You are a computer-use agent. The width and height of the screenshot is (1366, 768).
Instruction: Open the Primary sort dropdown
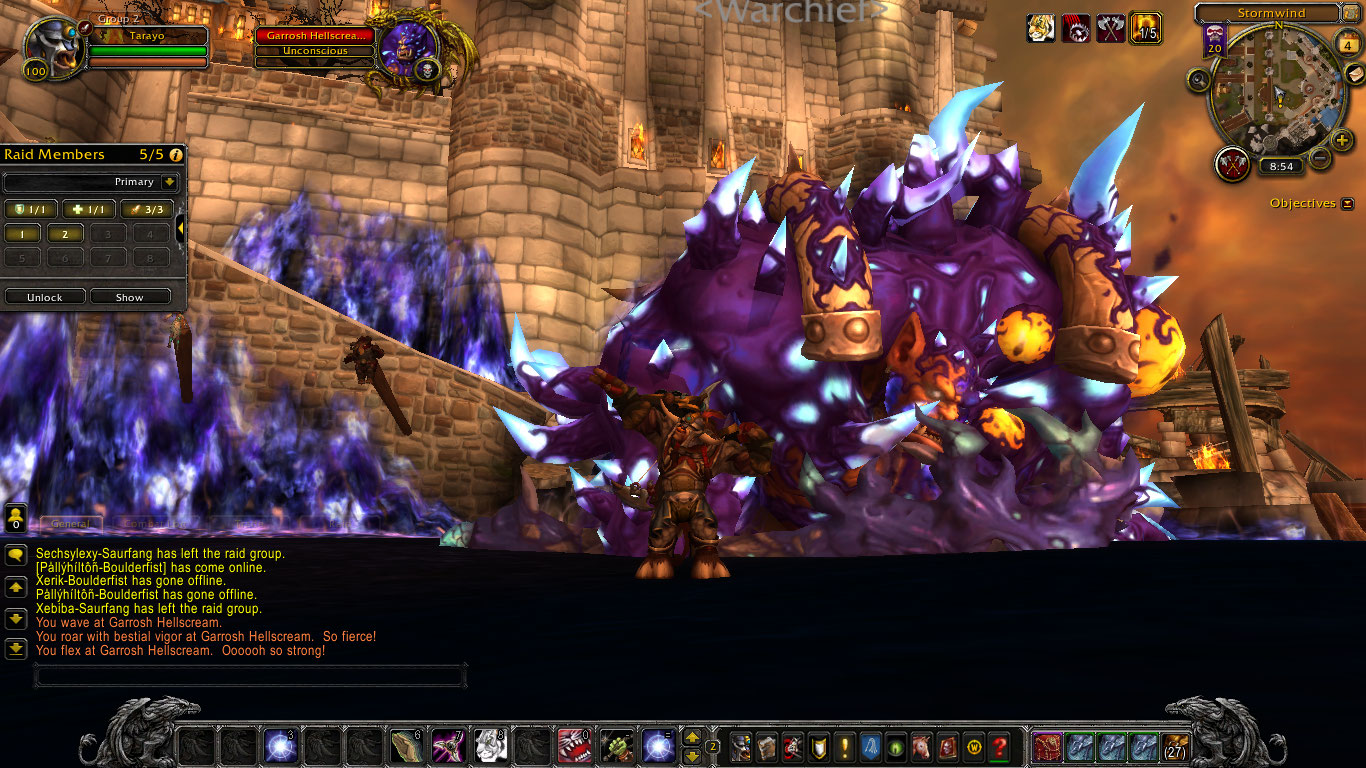(168, 182)
